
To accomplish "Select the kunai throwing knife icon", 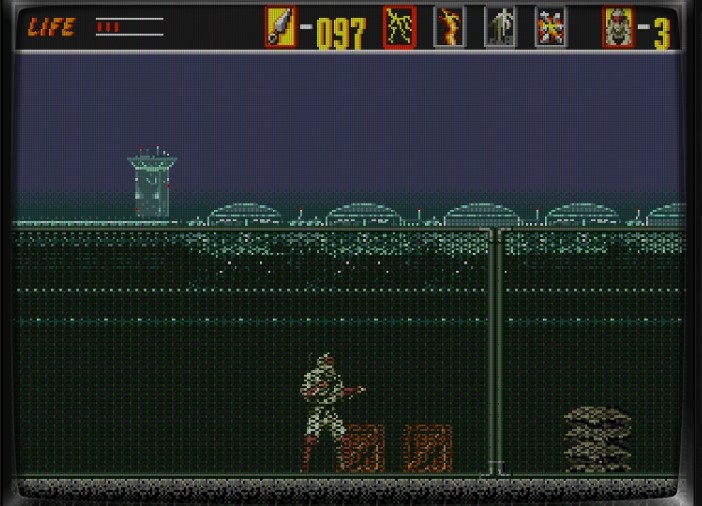I will pos(280,27).
